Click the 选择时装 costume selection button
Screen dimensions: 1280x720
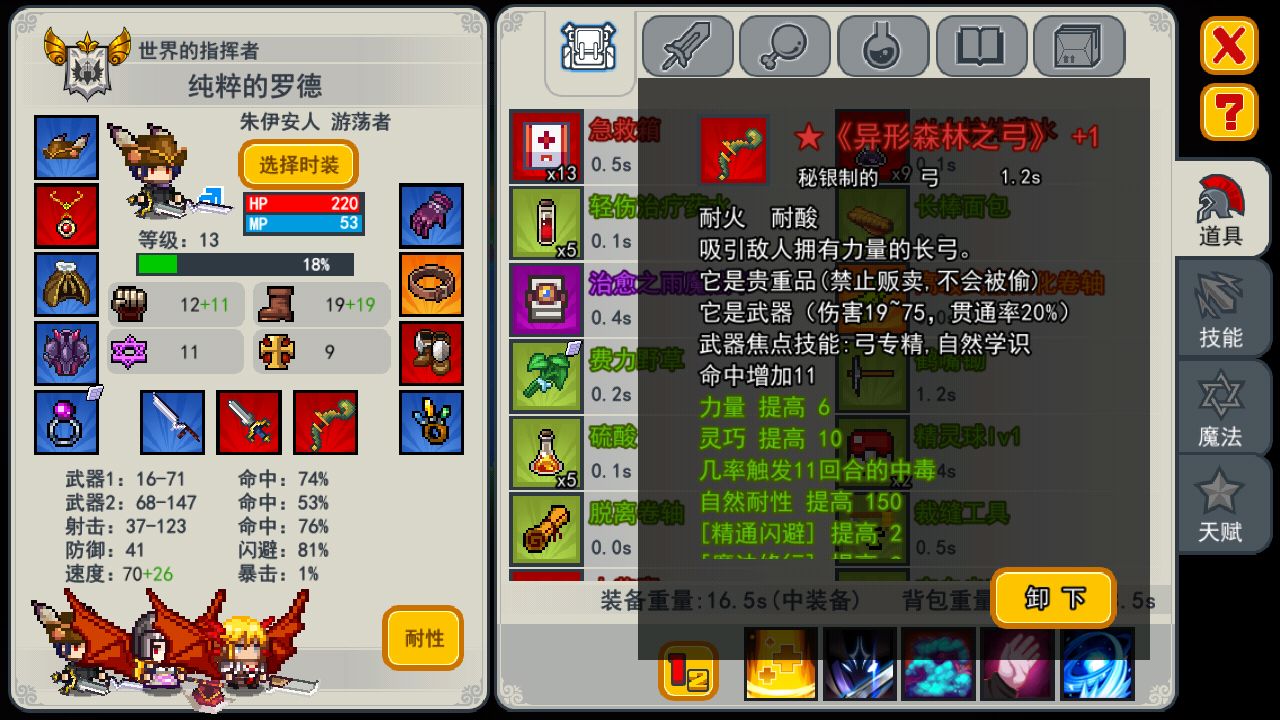pyautogui.click(x=297, y=165)
